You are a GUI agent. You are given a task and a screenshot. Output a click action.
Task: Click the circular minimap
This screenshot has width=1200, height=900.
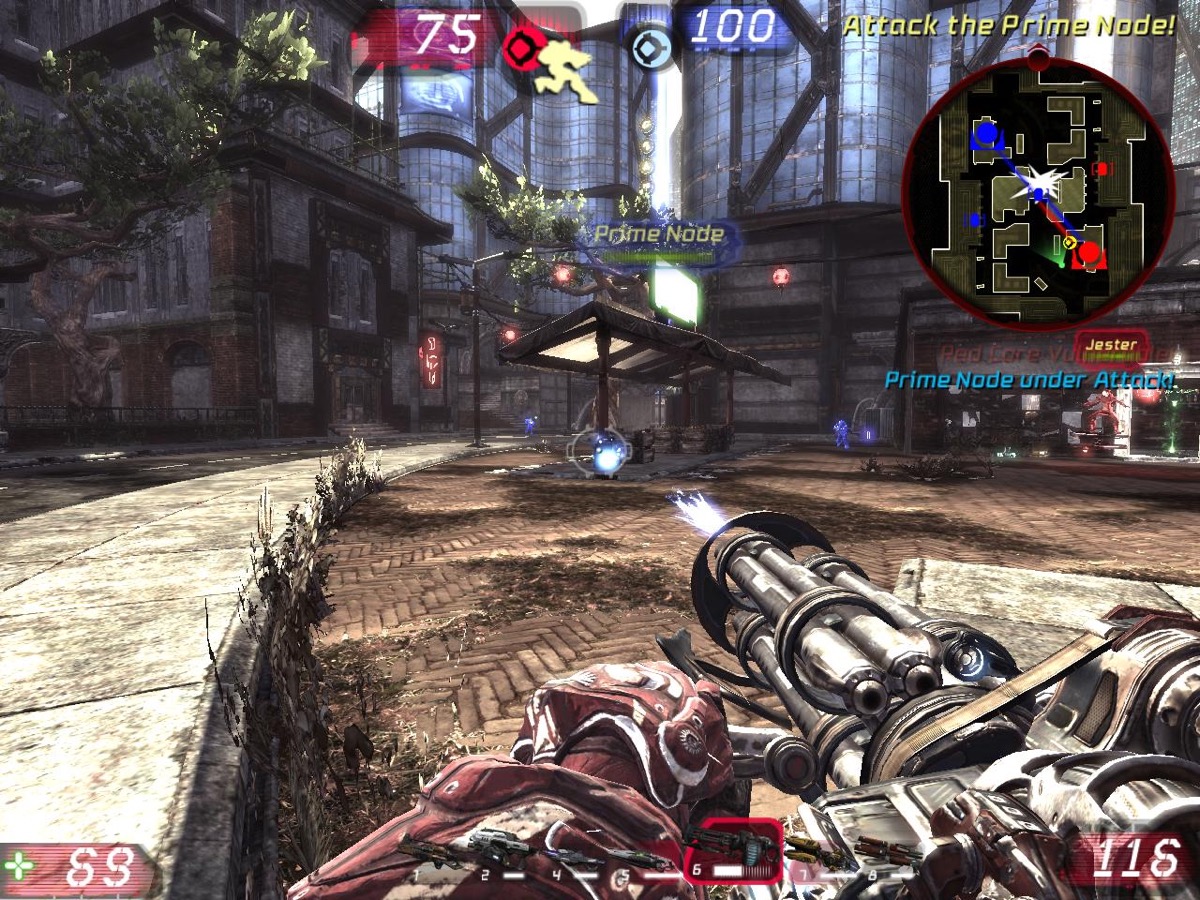tap(1037, 192)
